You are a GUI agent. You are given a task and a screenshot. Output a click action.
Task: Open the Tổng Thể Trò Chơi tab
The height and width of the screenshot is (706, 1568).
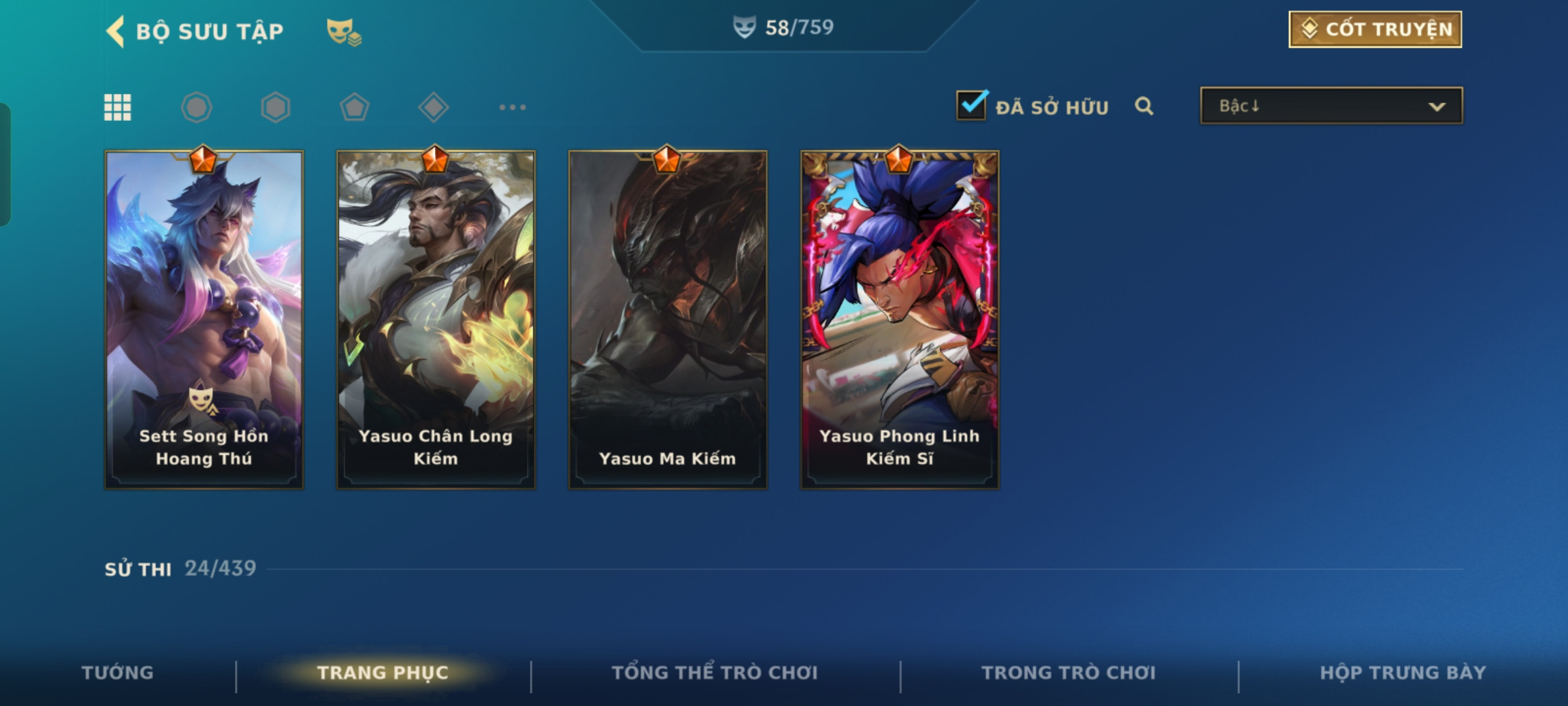tap(715, 673)
